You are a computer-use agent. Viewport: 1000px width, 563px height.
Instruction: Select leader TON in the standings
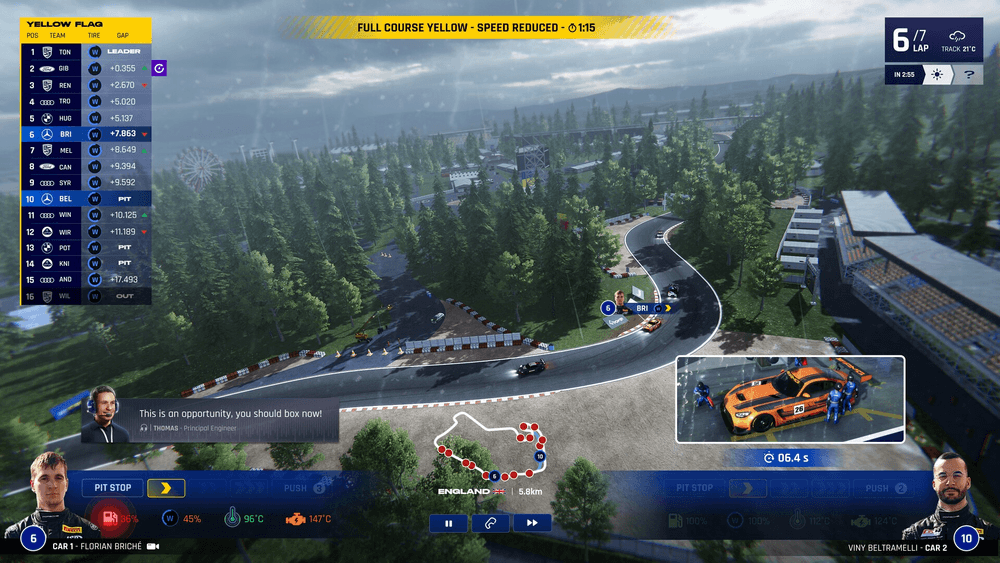(86, 51)
